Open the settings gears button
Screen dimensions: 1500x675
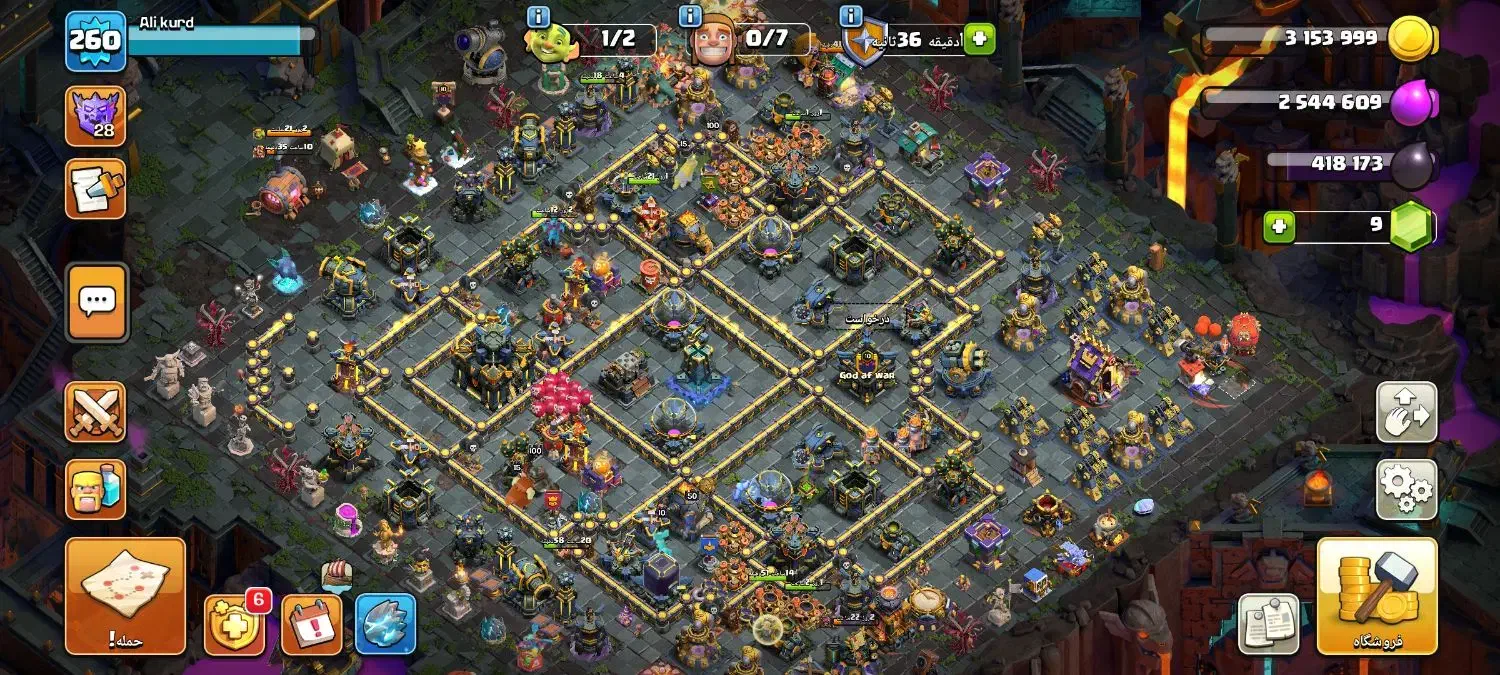click(1406, 489)
